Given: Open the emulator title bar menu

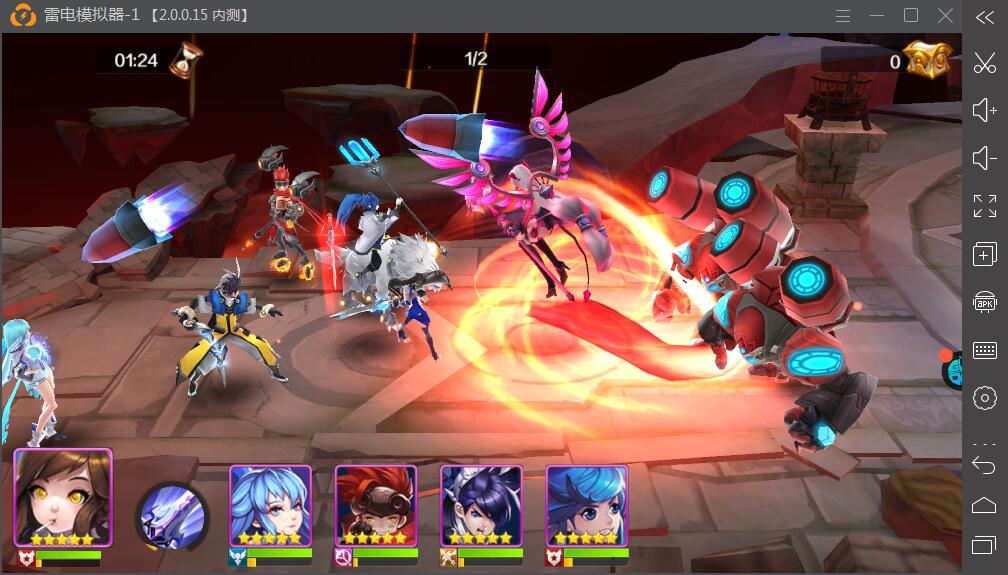Looking at the screenshot, I should [x=843, y=16].
